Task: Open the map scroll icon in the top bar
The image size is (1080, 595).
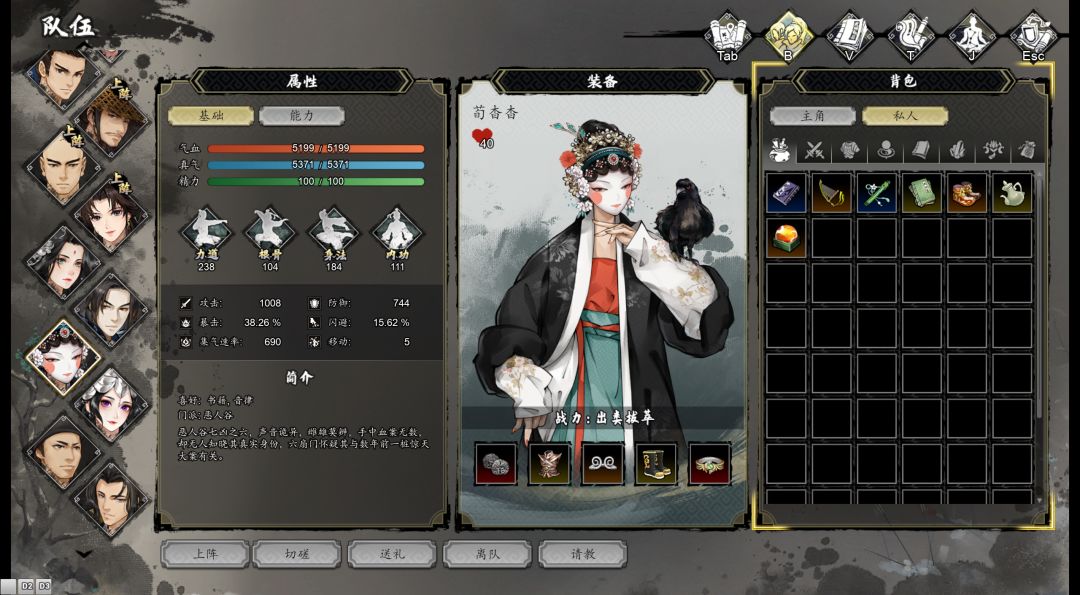Action: (727, 33)
